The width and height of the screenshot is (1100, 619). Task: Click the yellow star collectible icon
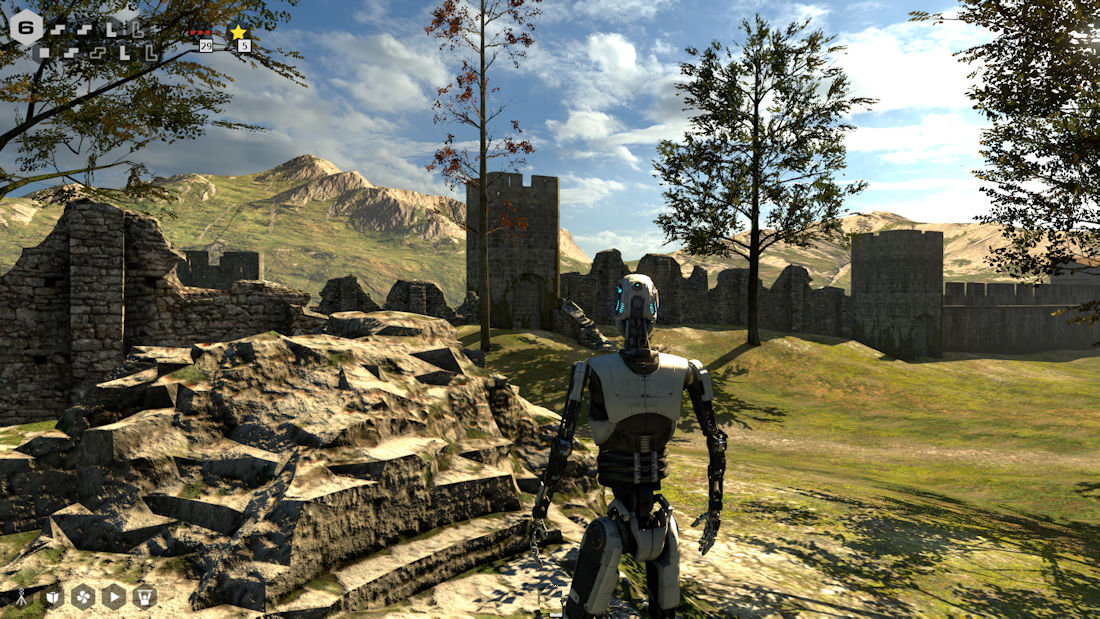pyautogui.click(x=238, y=32)
